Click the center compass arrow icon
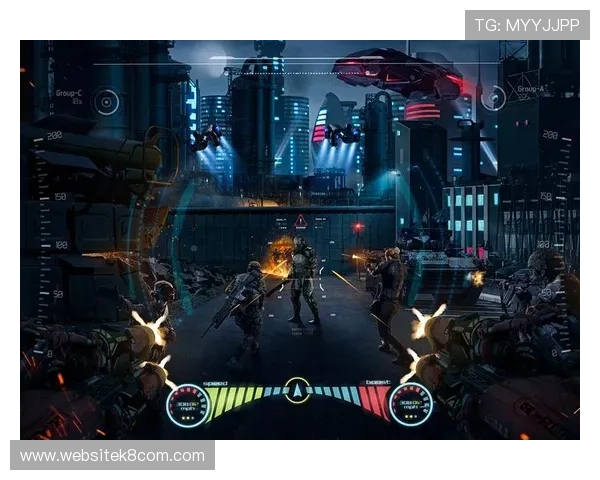This screenshot has width=600, height=480. pyautogui.click(x=297, y=390)
